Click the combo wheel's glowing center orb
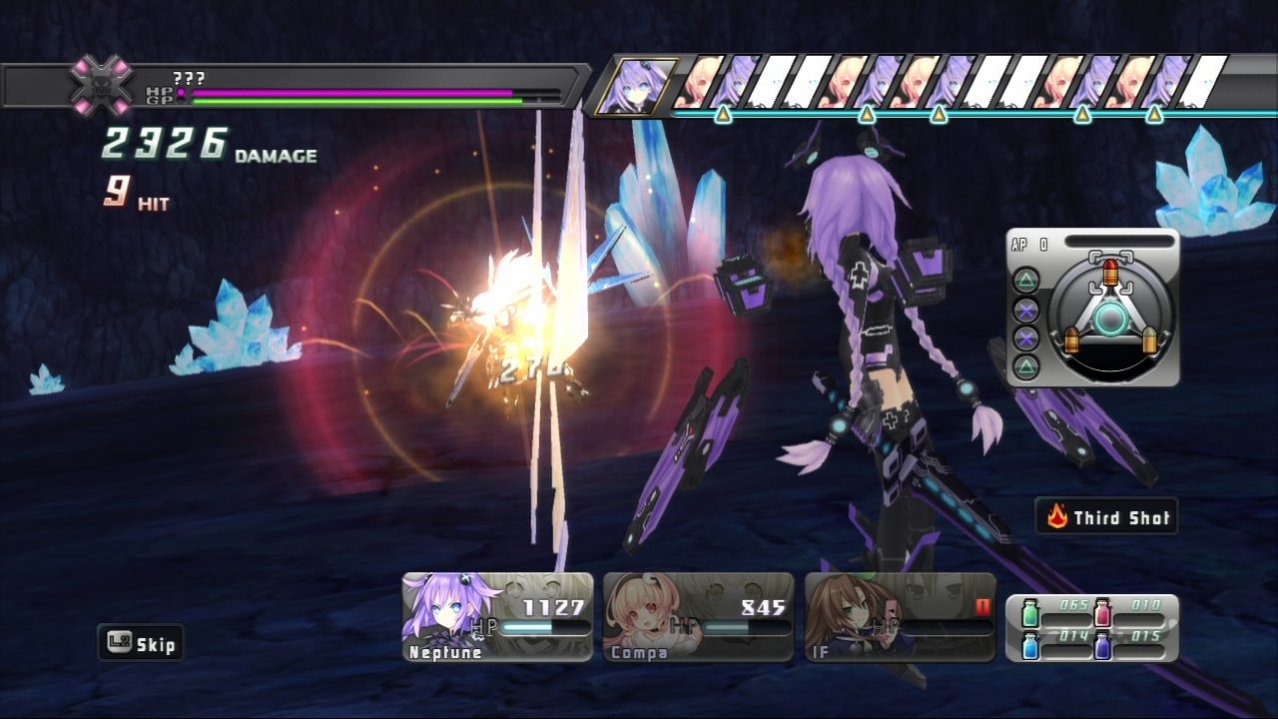The image size is (1278, 719). [1109, 320]
